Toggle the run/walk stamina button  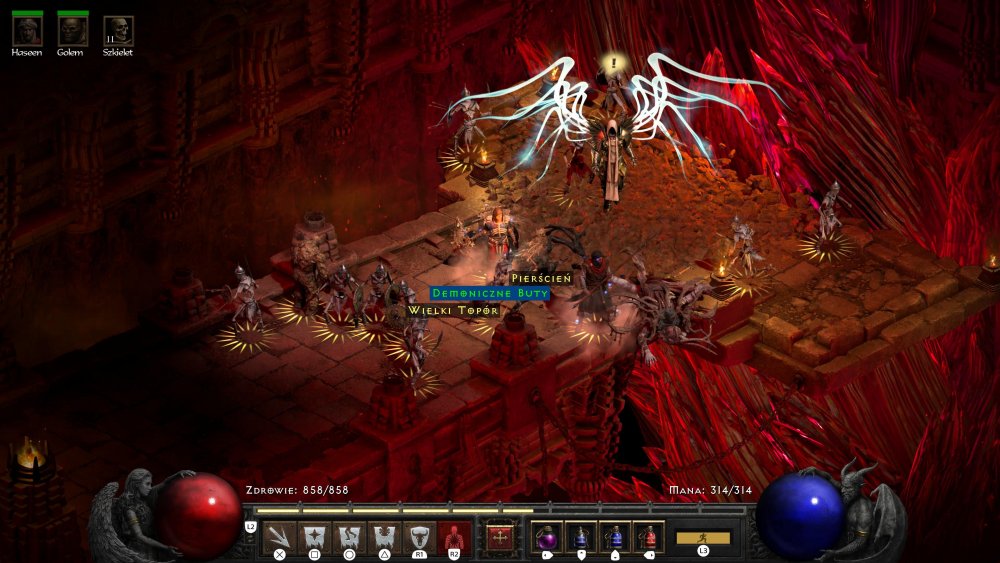(x=703, y=538)
